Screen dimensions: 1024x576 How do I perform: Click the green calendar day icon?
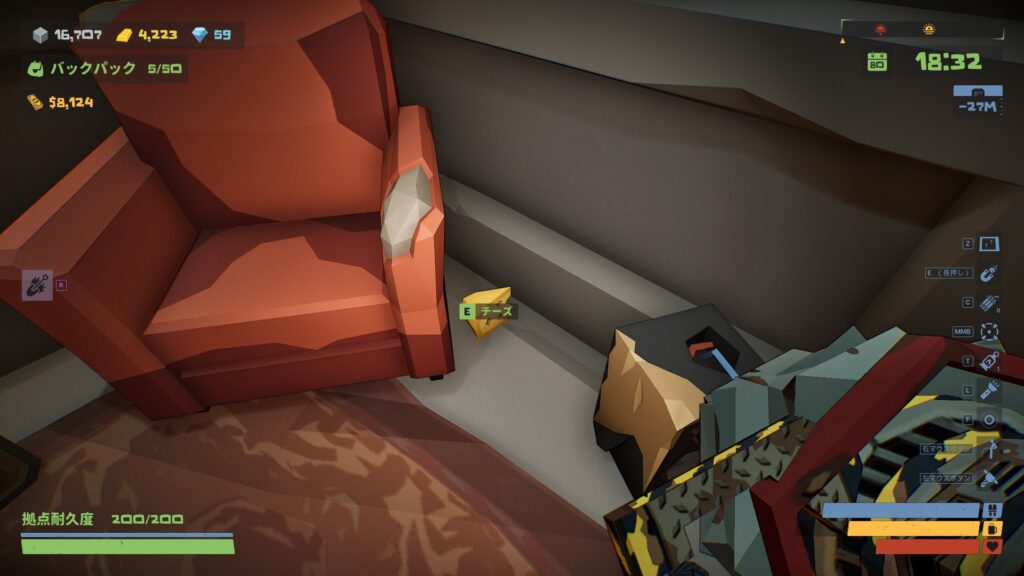(x=877, y=62)
